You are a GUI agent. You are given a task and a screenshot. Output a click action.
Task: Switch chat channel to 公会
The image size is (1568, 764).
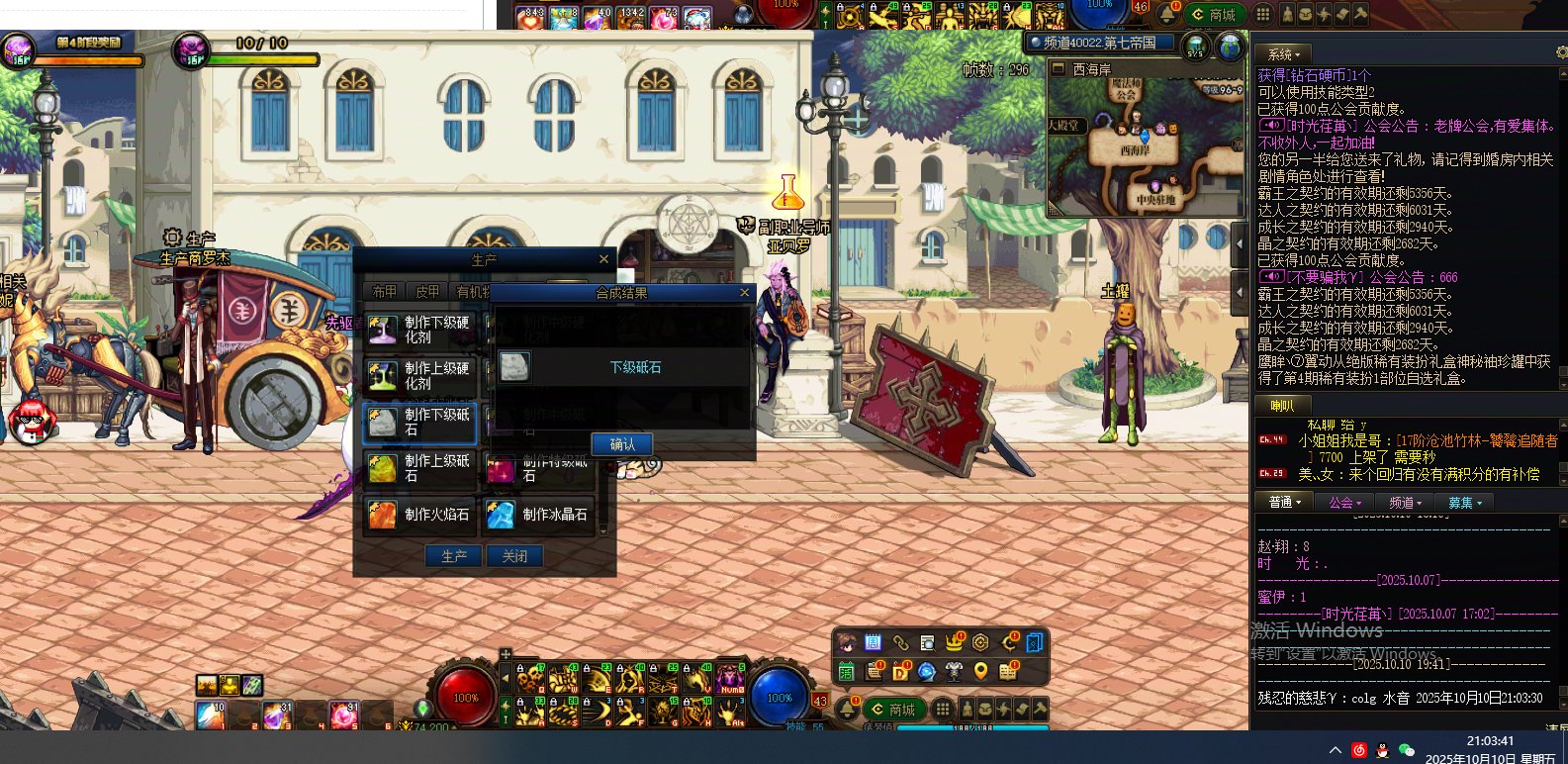click(1344, 503)
